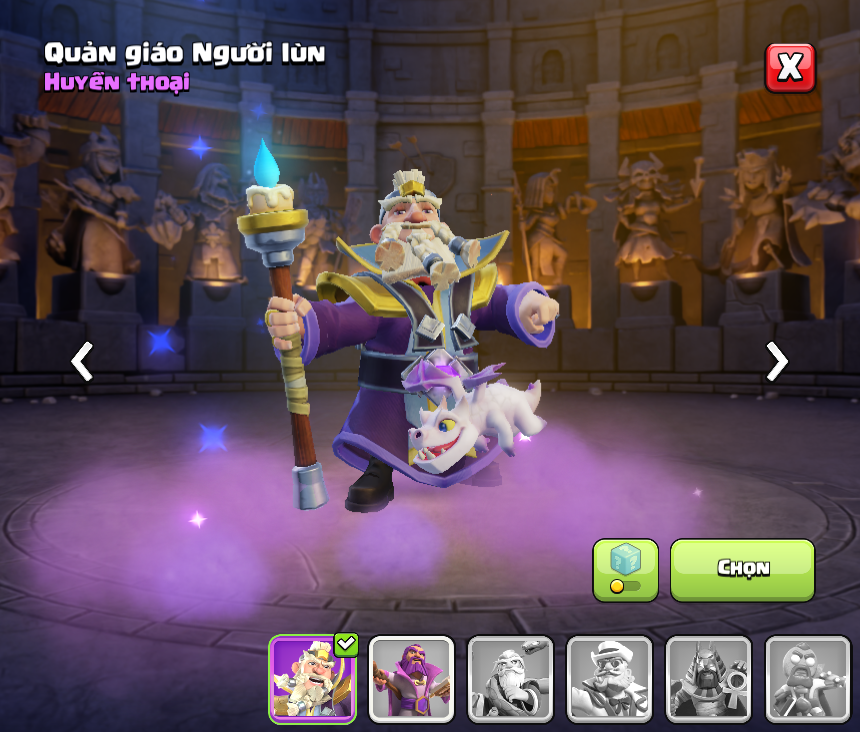Toggle the mystery cube scenery switch
Screen dimensions: 860x732
pyautogui.click(x=625, y=570)
